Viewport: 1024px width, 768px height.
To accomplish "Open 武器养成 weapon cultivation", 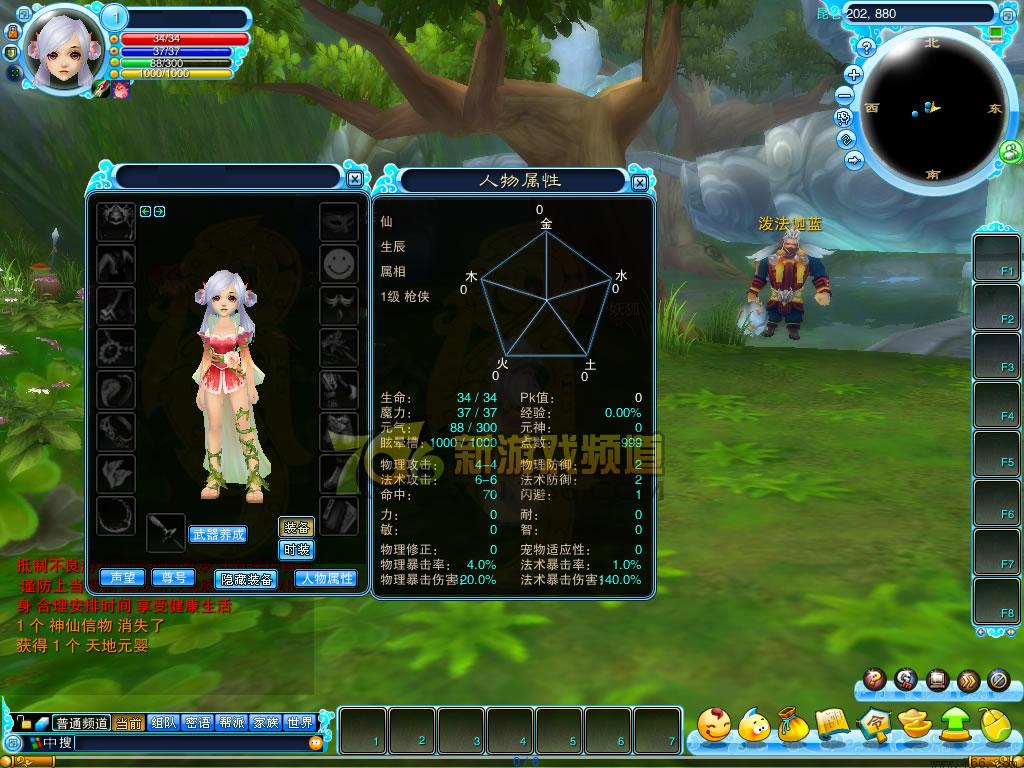I will click(x=217, y=535).
